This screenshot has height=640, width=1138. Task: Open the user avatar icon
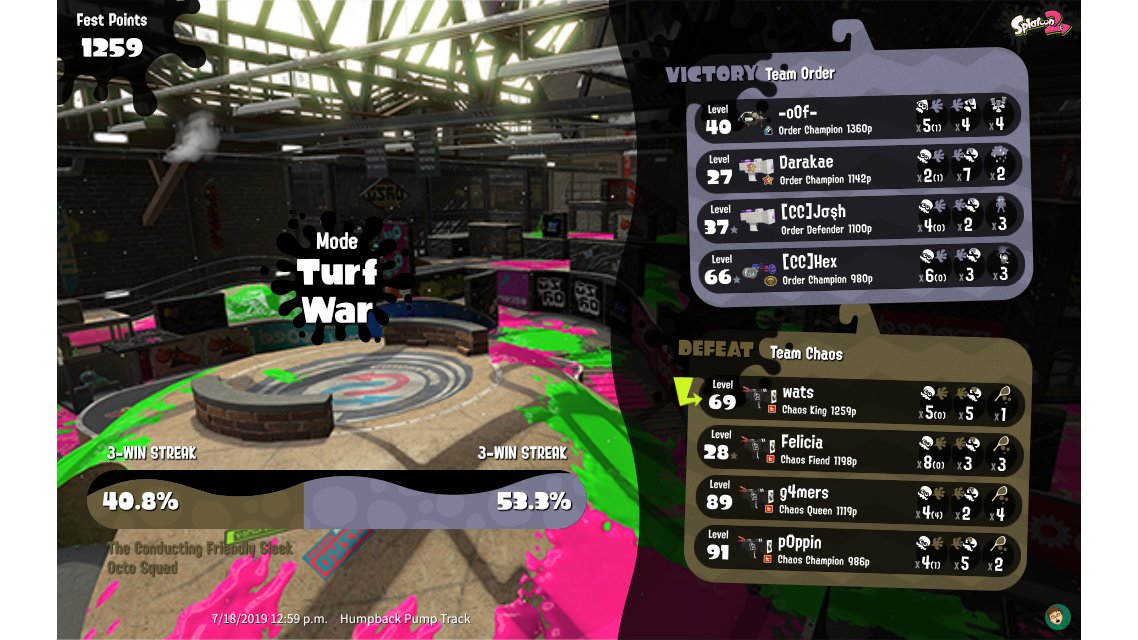click(x=1056, y=615)
